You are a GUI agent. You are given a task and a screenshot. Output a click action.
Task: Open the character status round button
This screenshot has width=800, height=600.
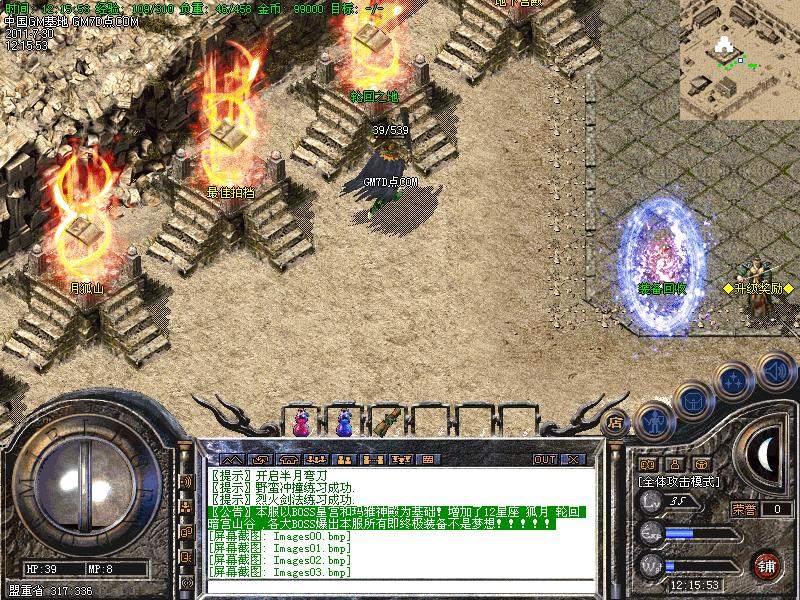(654, 423)
